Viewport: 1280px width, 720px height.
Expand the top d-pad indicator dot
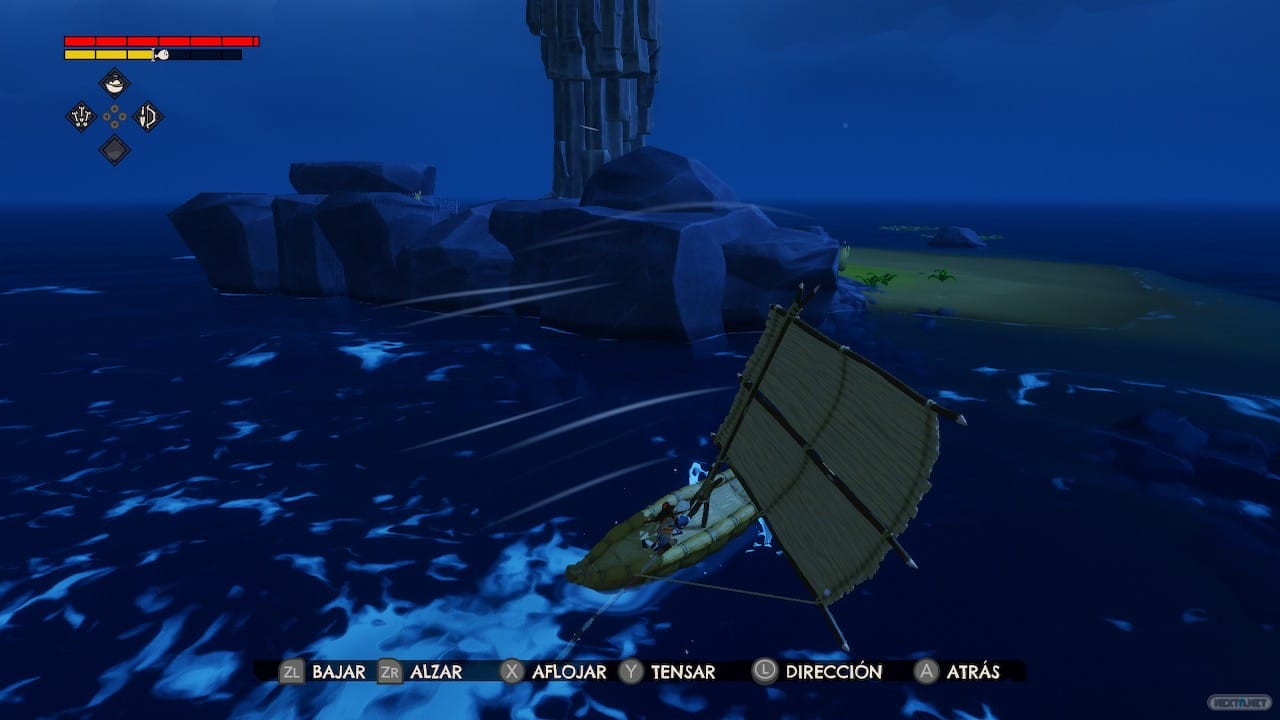[x=114, y=108]
